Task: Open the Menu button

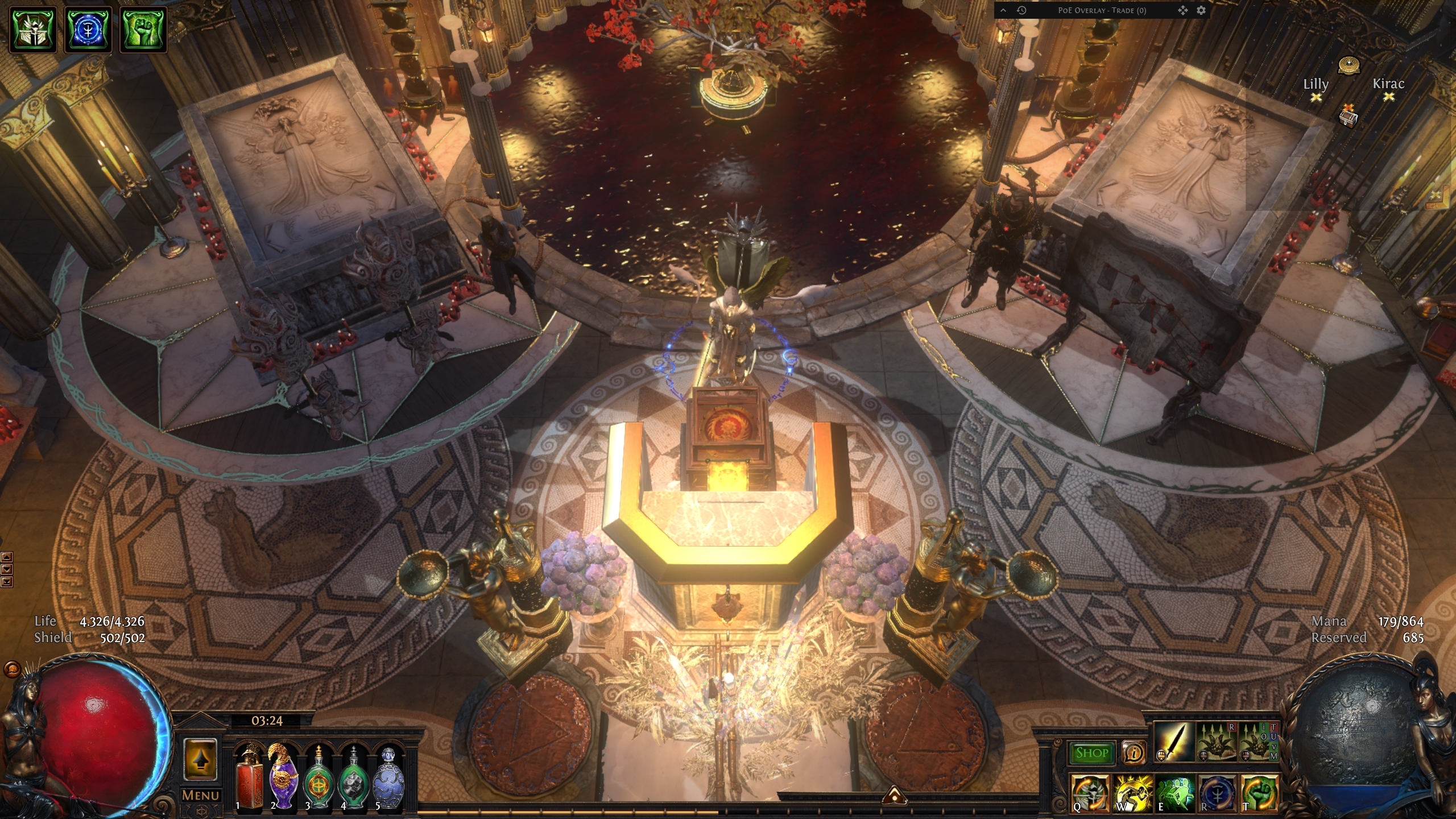Action: (x=200, y=795)
